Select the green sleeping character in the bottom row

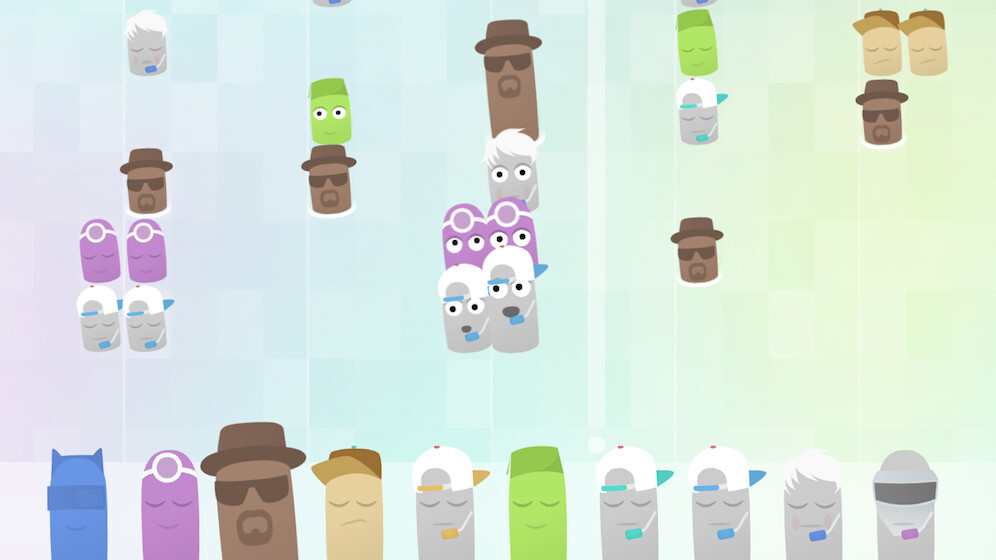pyautogui.click(x=537, y=508)
